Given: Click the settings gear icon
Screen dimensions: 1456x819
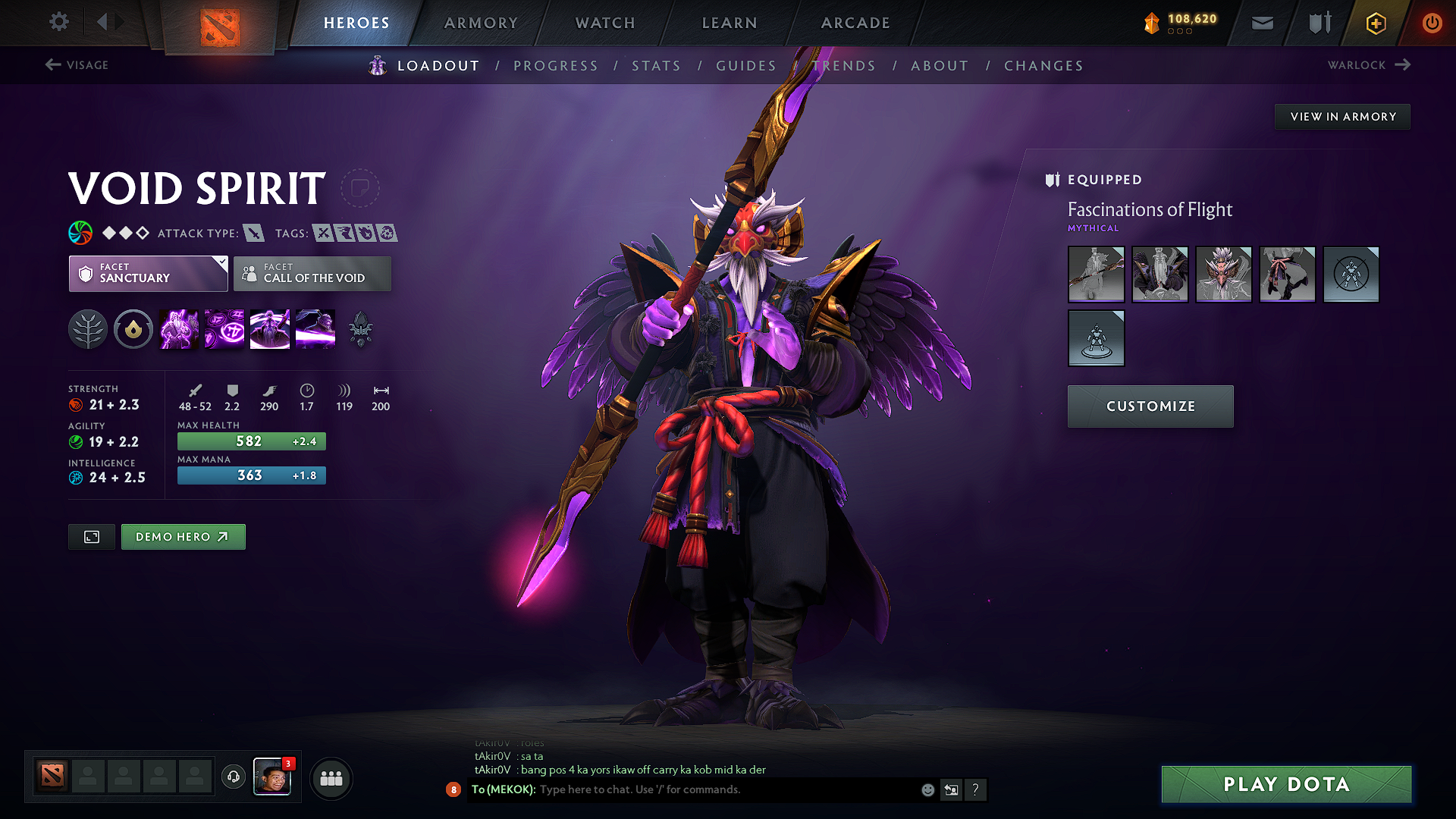Looking at the screenshot, I should 58,22.
